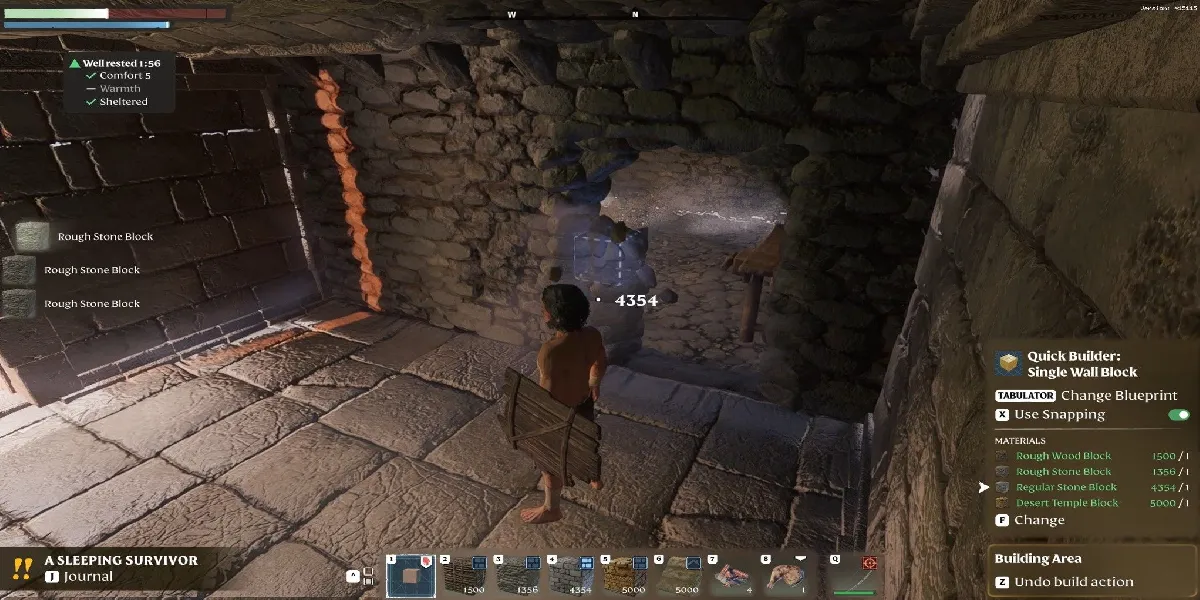Open the A Sleeping Survivor quest tracker
1200x600 pixels.
[120, 568]
